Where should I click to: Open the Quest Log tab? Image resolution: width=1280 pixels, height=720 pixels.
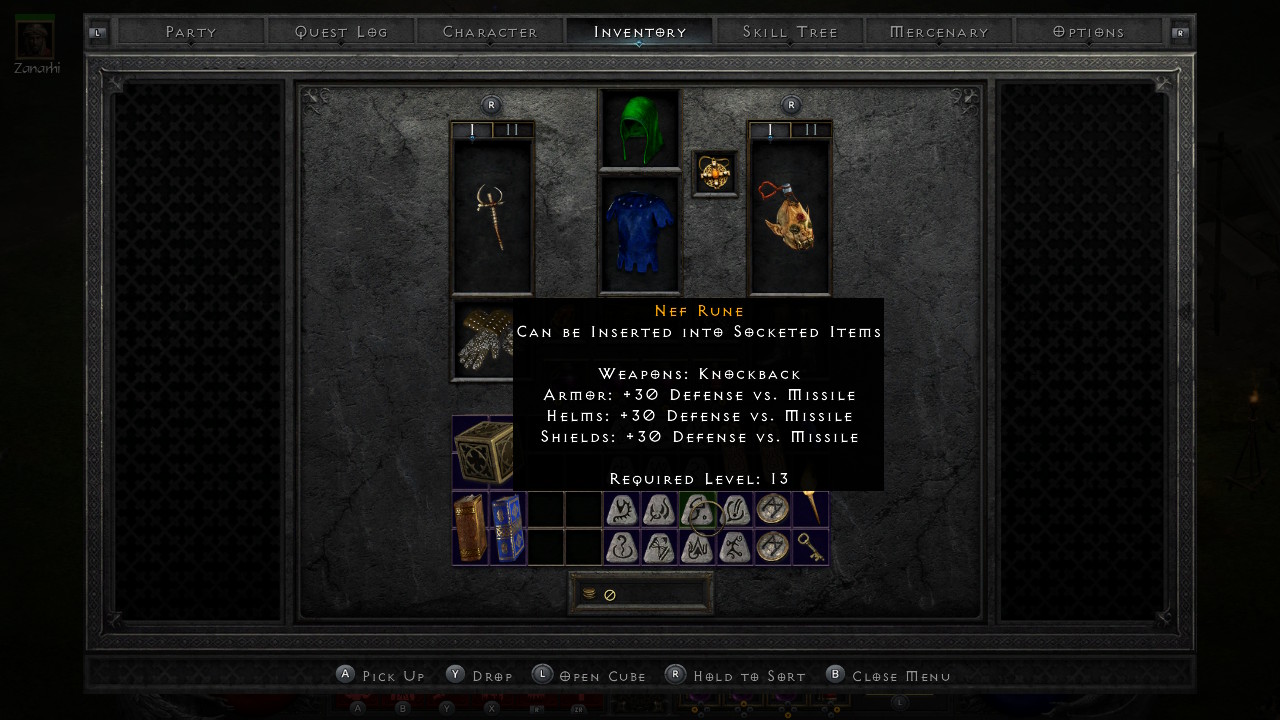[x=341, y=32]
